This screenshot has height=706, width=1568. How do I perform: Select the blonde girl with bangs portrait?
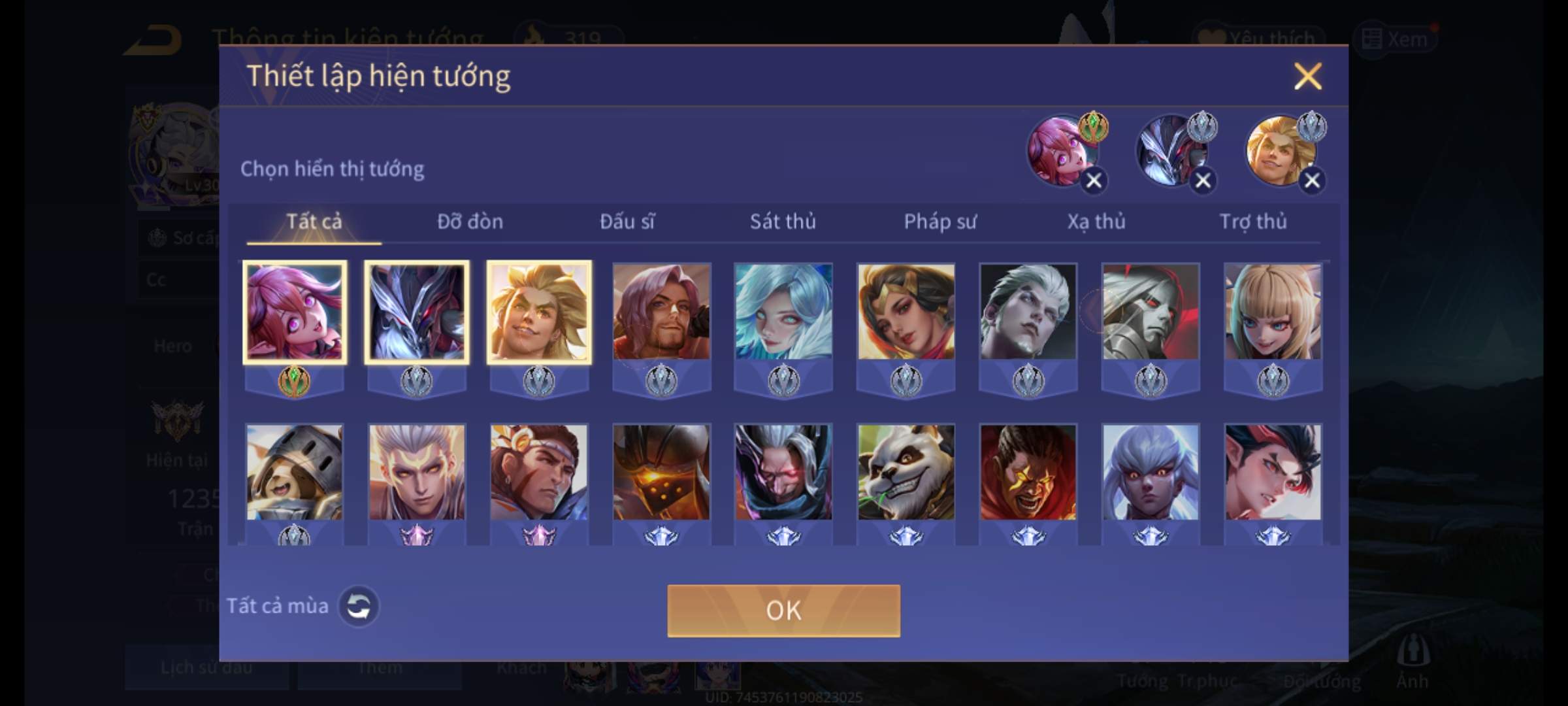coord(1273,312)
